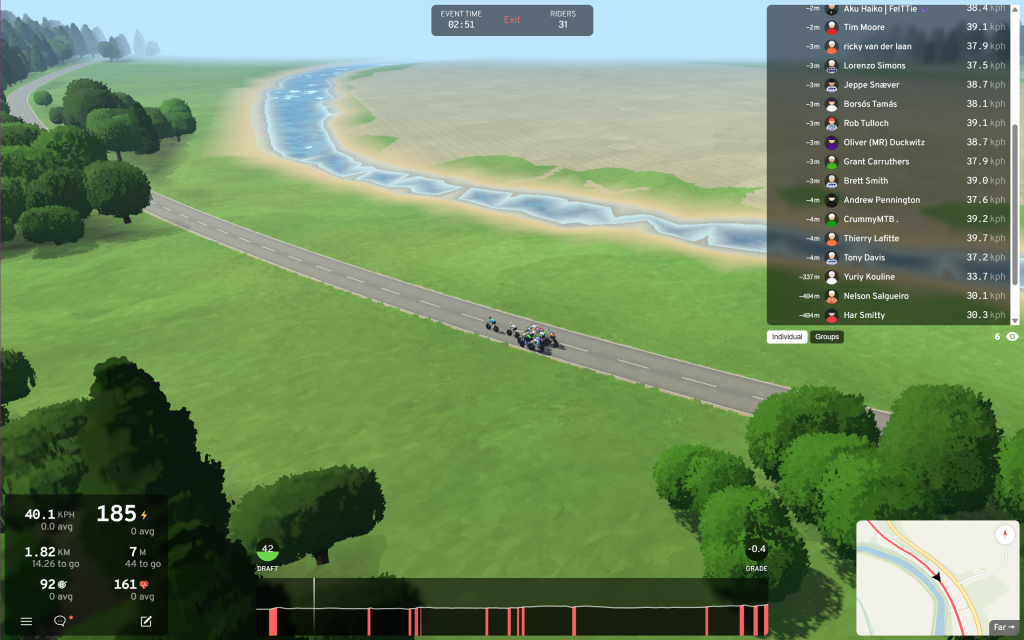Image resolution: width=1024 pixels, height=640 pixels.
Task: Select Brett Smith in the rider list
Action: tap(865, 181)
